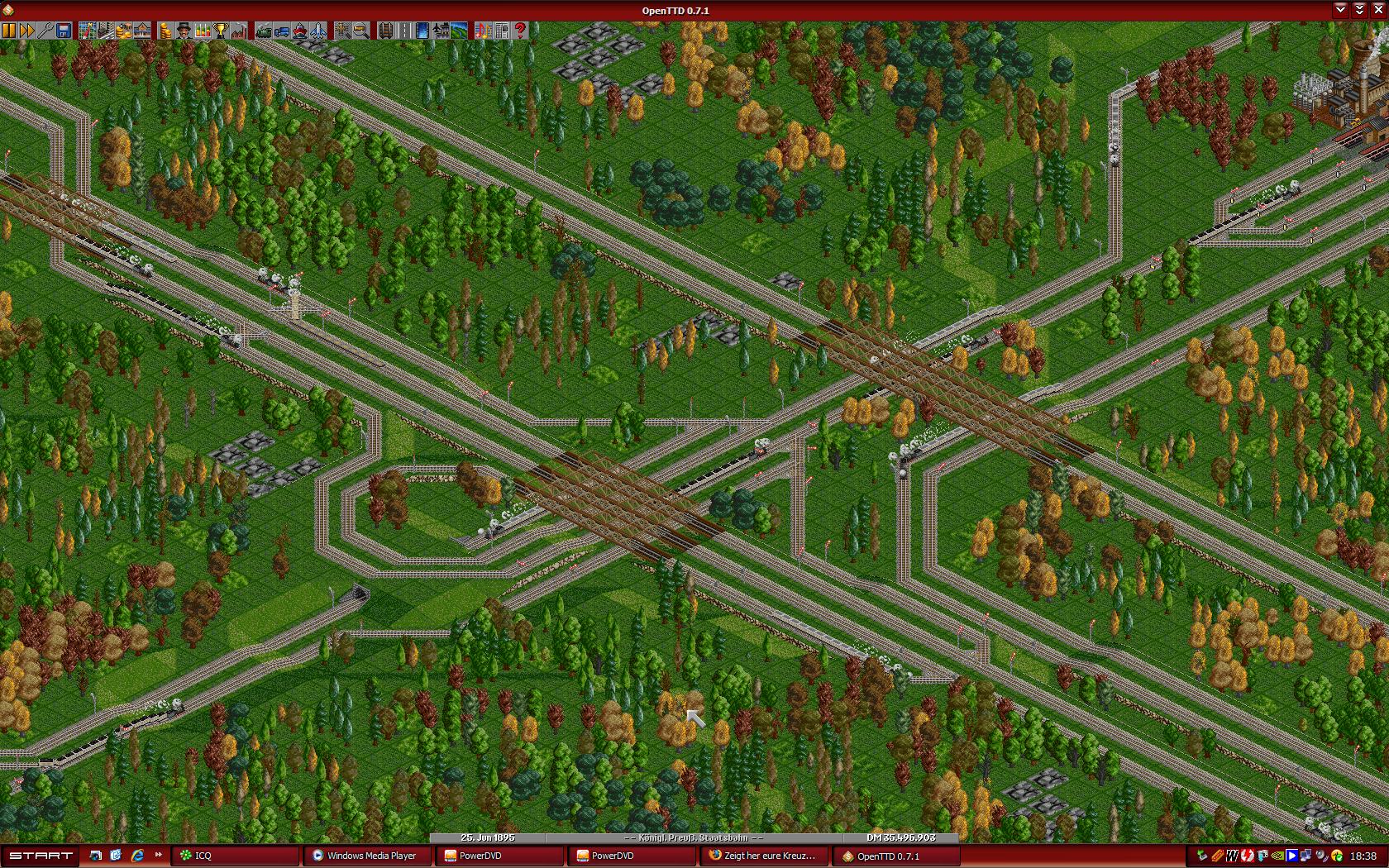The height and width of the screenshot is (868, 1389).
Task: Show the train list
Action: (x=264, y=31)
